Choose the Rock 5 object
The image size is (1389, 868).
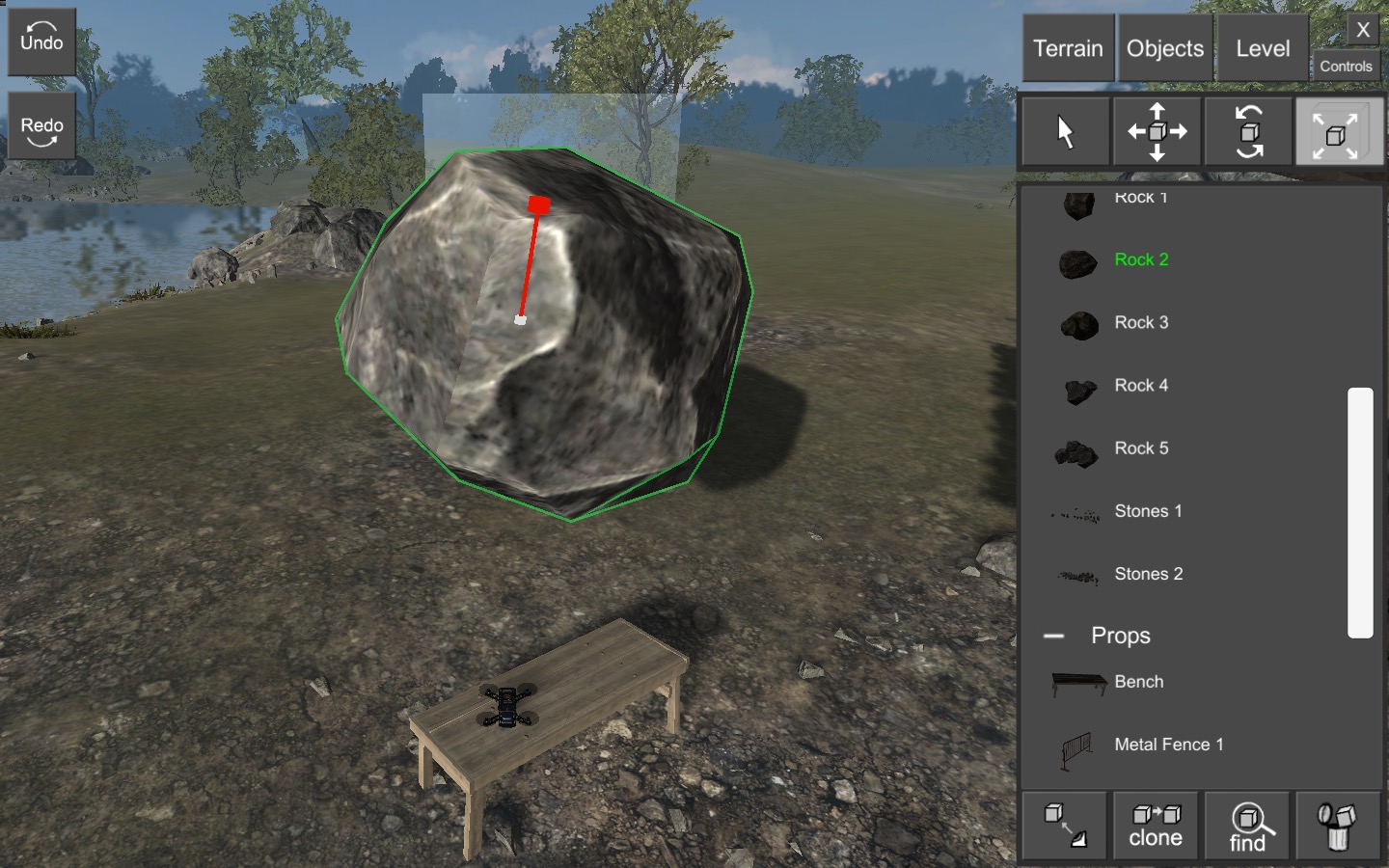[x=1141, y=448]
